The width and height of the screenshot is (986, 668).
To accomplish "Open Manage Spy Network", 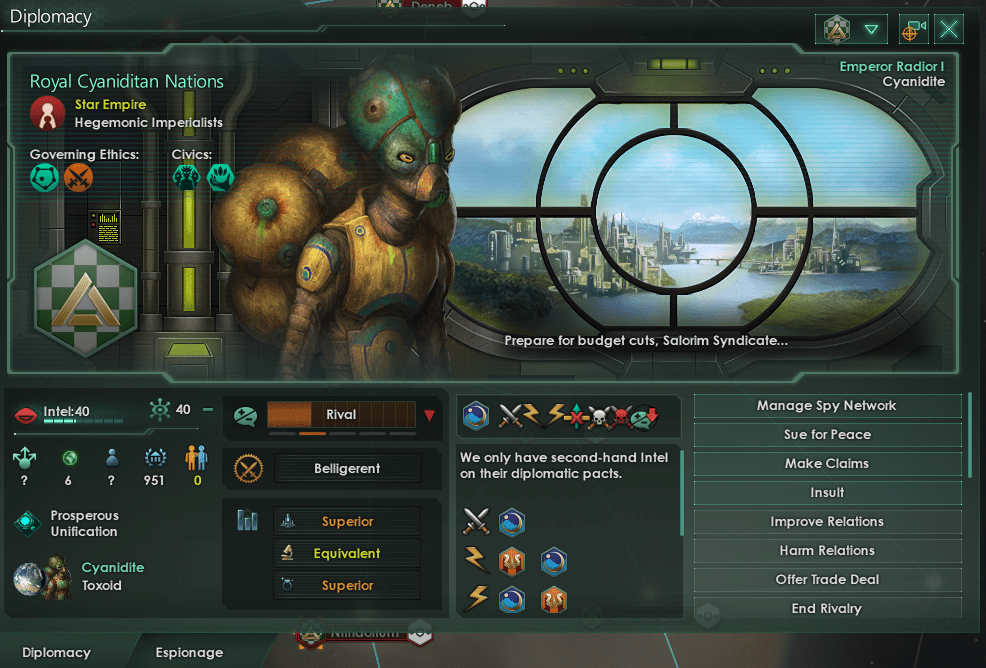I will (x=826, y=406).
